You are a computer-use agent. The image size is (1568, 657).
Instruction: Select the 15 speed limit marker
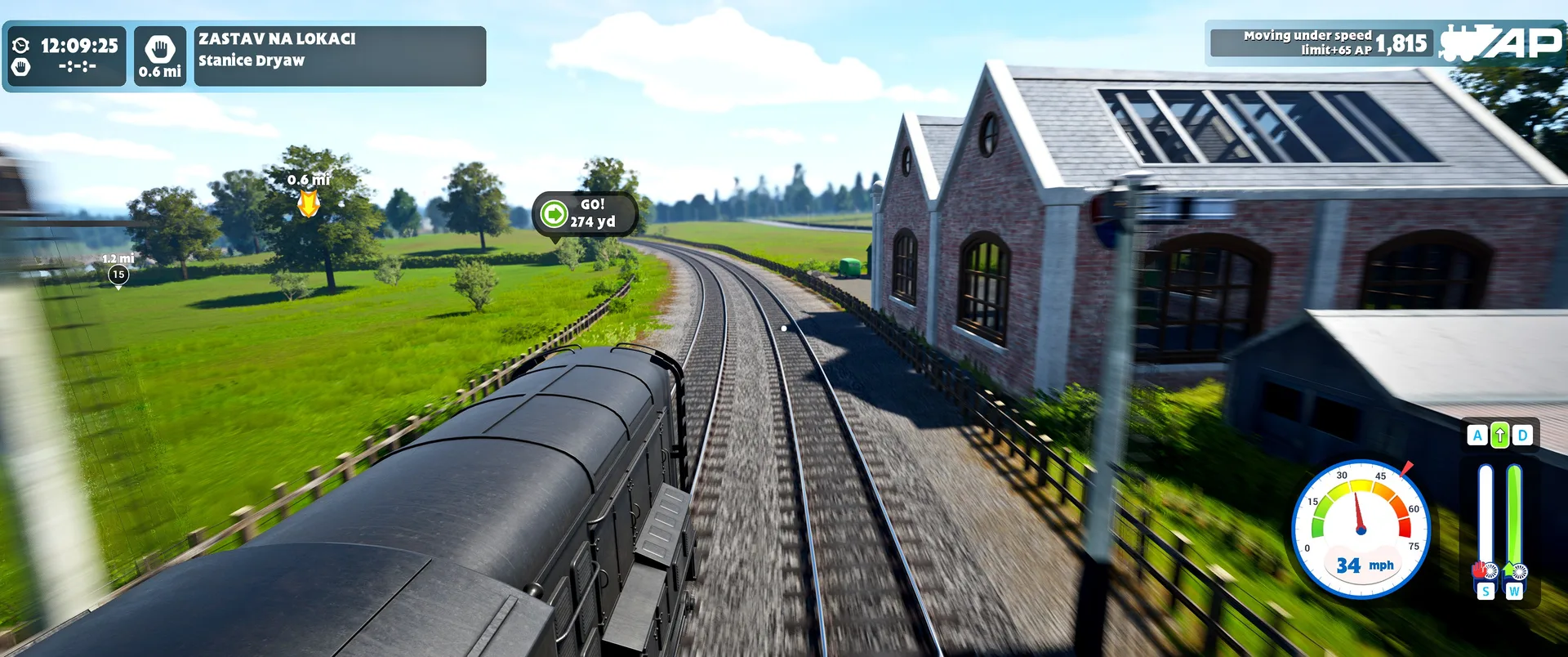[x=118, y=275]
